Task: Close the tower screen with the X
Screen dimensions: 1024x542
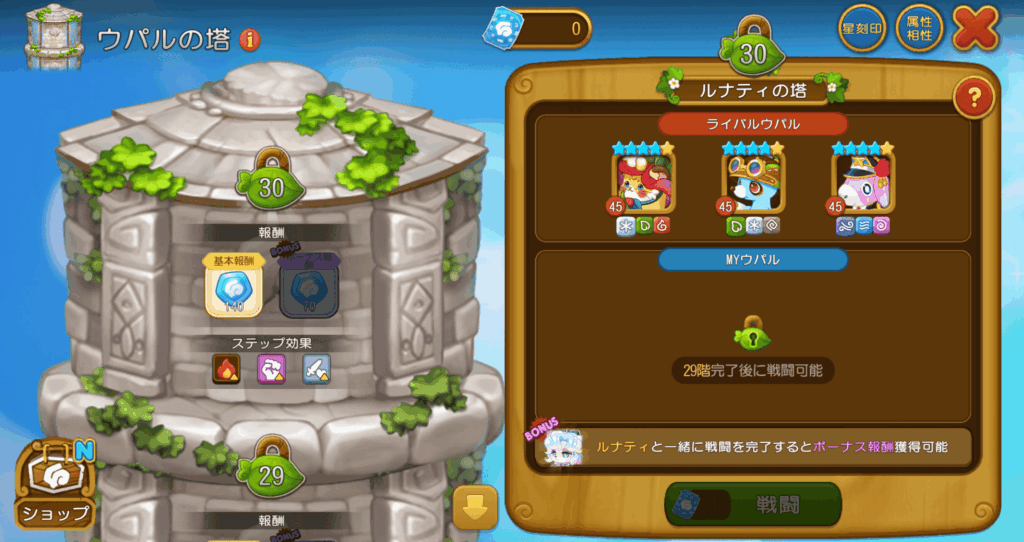Action: [x=976, y=27]
